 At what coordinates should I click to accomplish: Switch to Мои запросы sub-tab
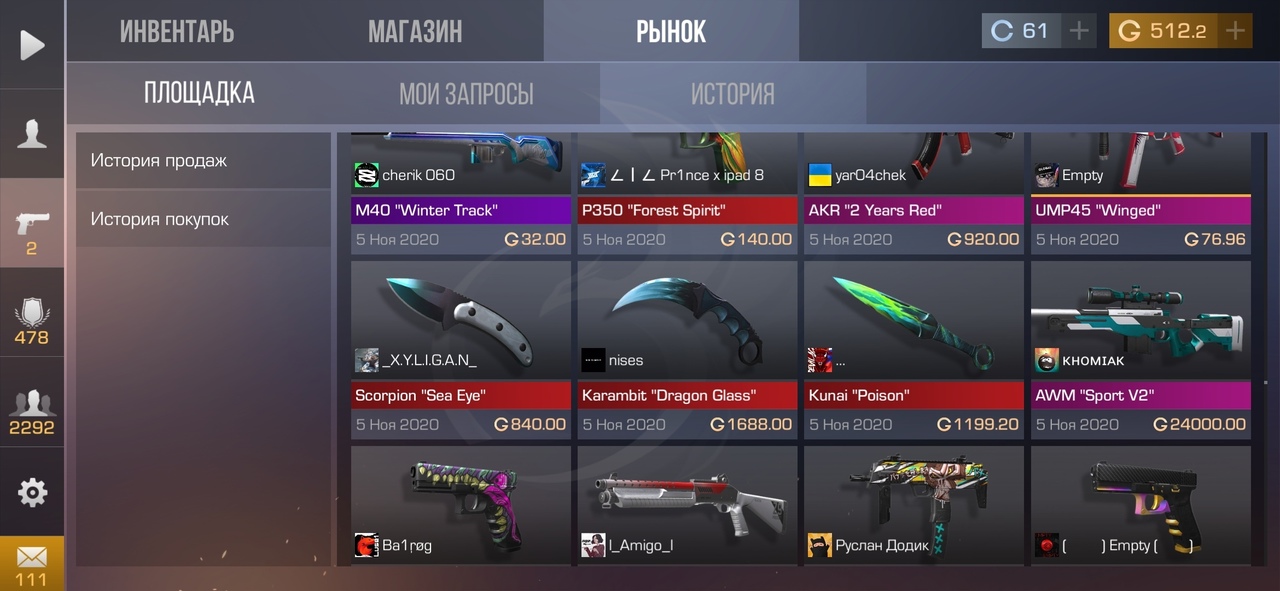tap(466, 94)
